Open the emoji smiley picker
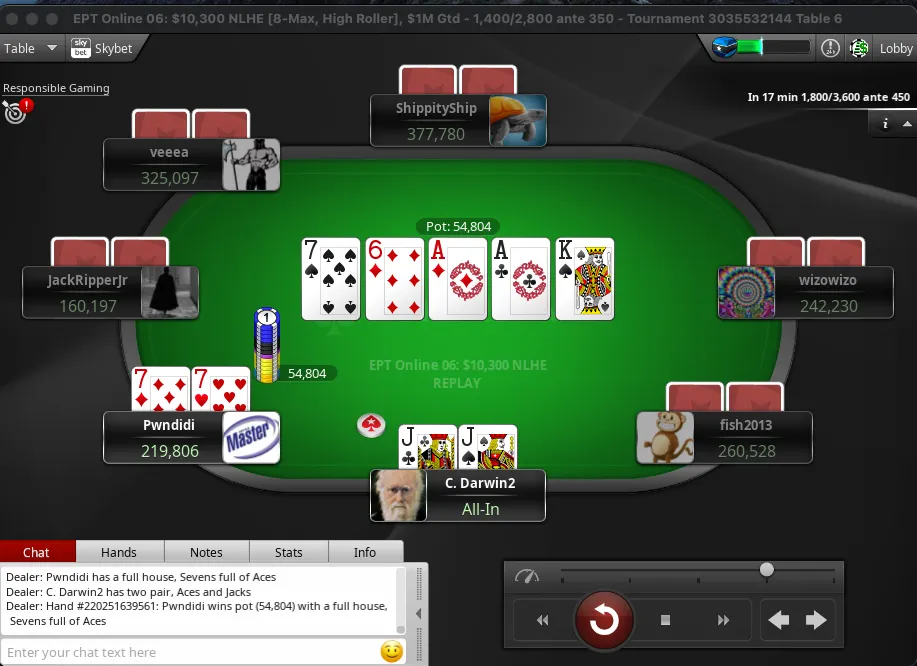This screenshot has width=917, height=666. (391, 652)
